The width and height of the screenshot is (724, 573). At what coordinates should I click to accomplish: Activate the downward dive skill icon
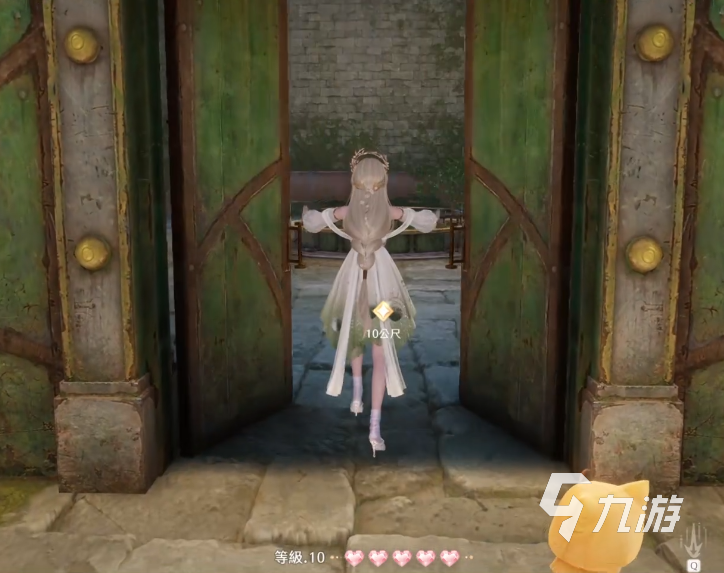coord(693,540)
